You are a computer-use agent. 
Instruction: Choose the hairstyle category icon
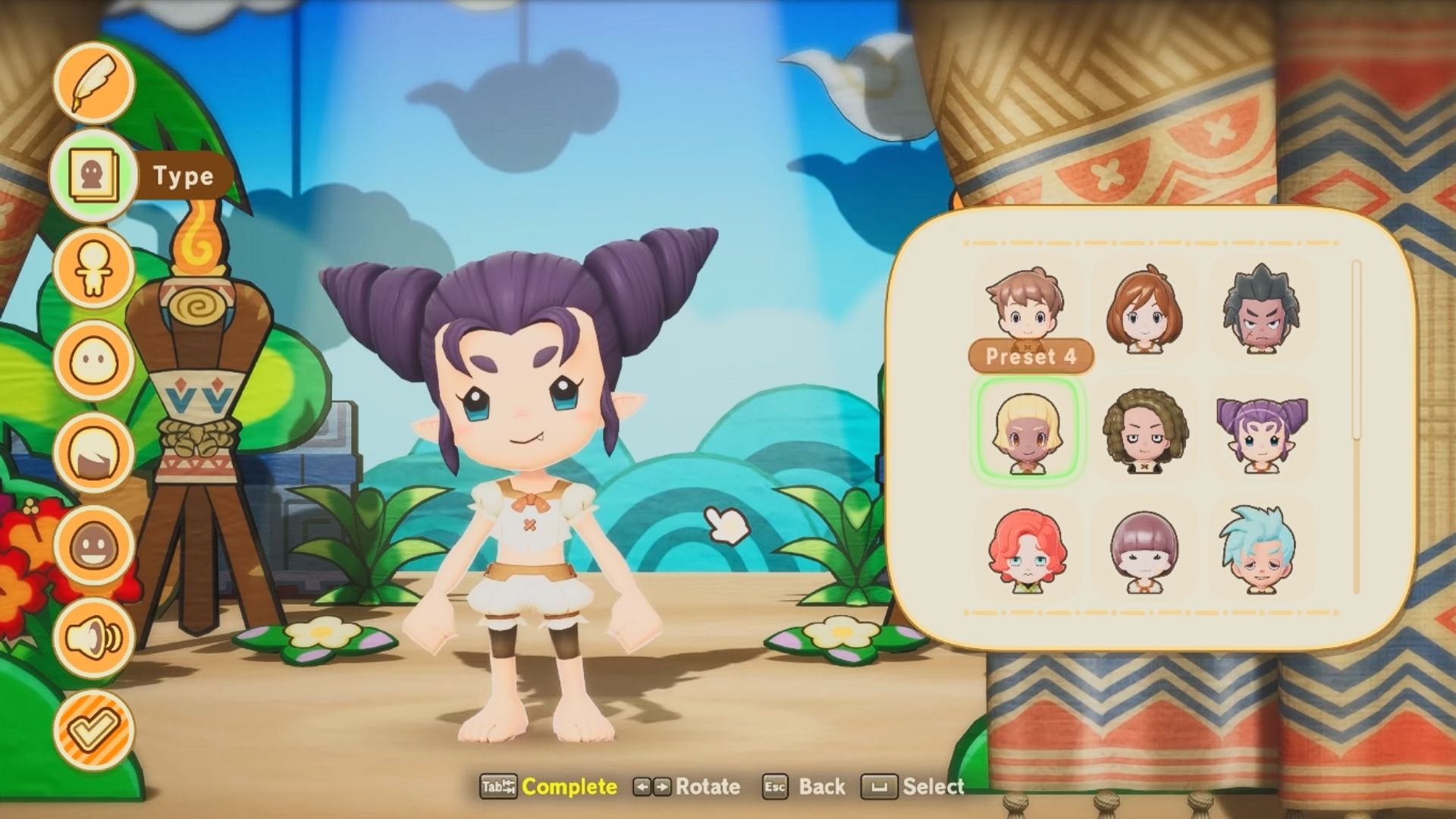pos(94,453)
